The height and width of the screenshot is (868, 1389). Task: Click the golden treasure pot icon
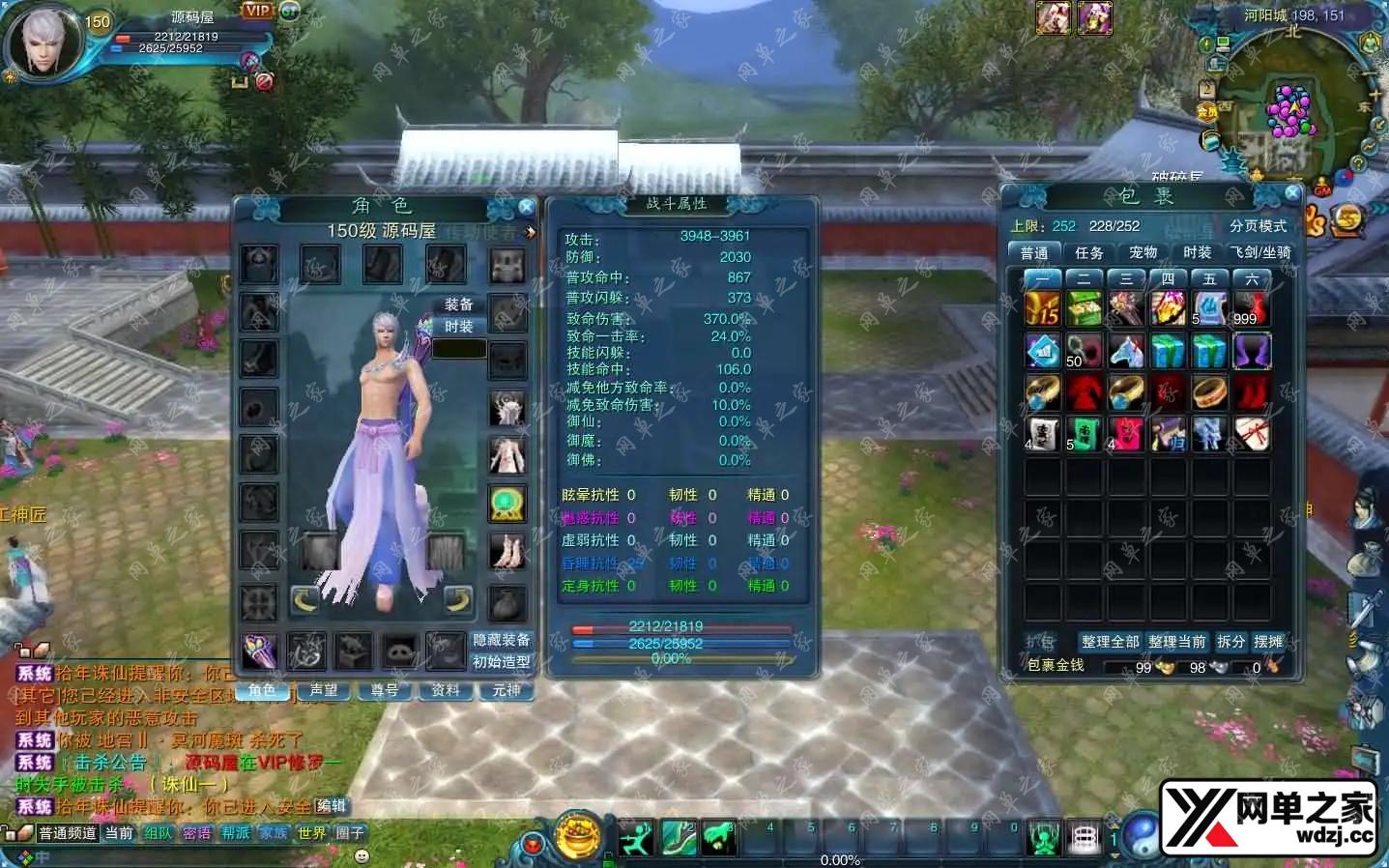coord(578,835)
